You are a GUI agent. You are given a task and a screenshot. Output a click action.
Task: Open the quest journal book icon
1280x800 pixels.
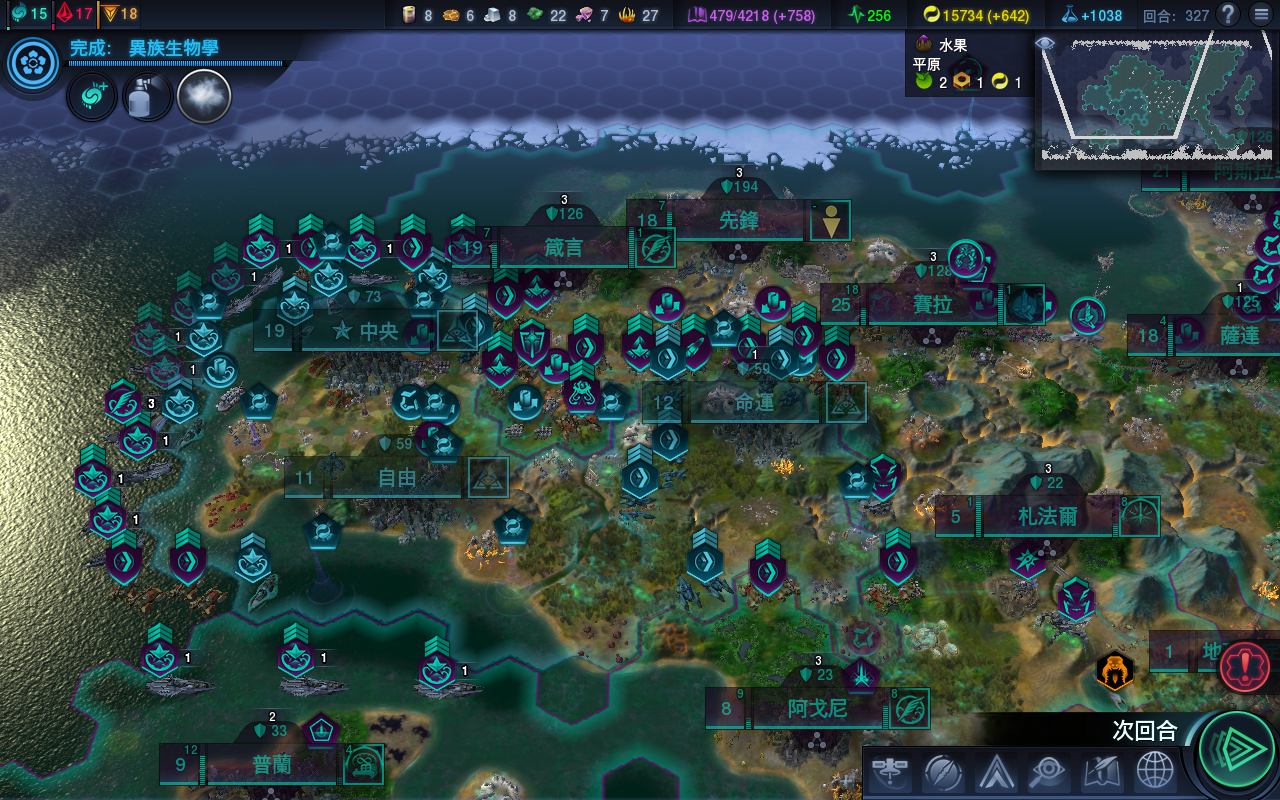pyautogui.click(x=1101, y=772)
